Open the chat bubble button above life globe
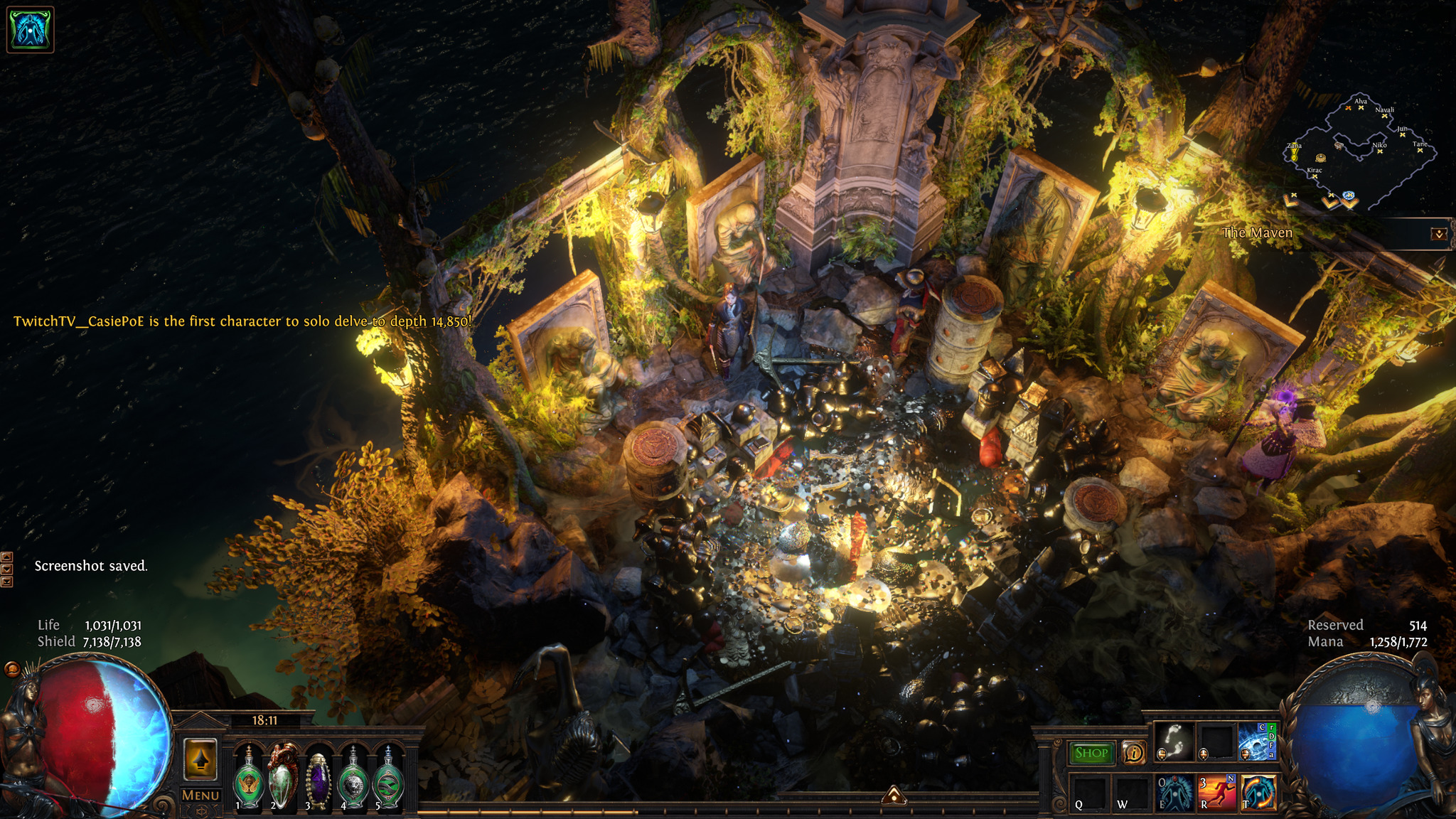 point(12,669)
